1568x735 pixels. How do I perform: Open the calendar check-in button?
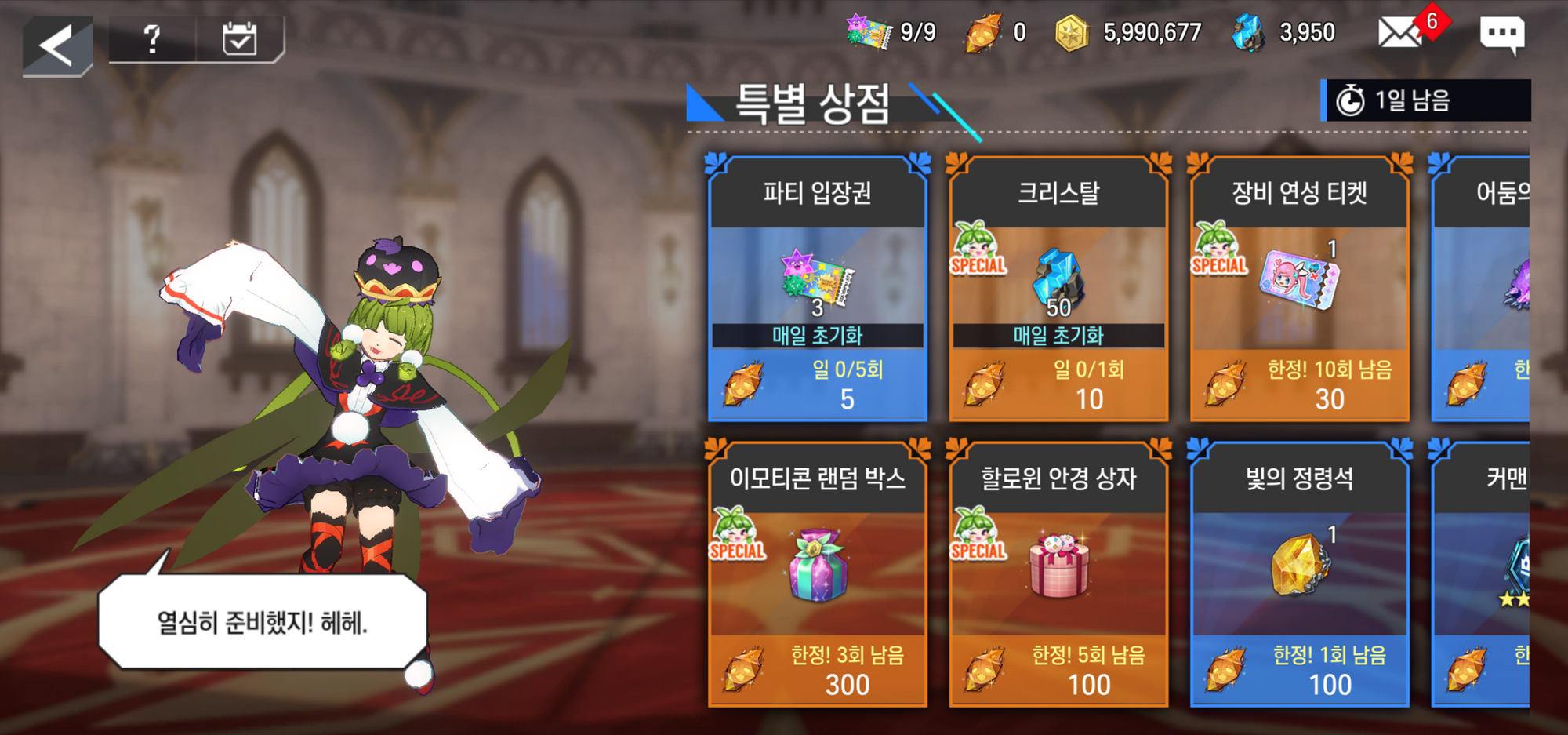(239, 38)
